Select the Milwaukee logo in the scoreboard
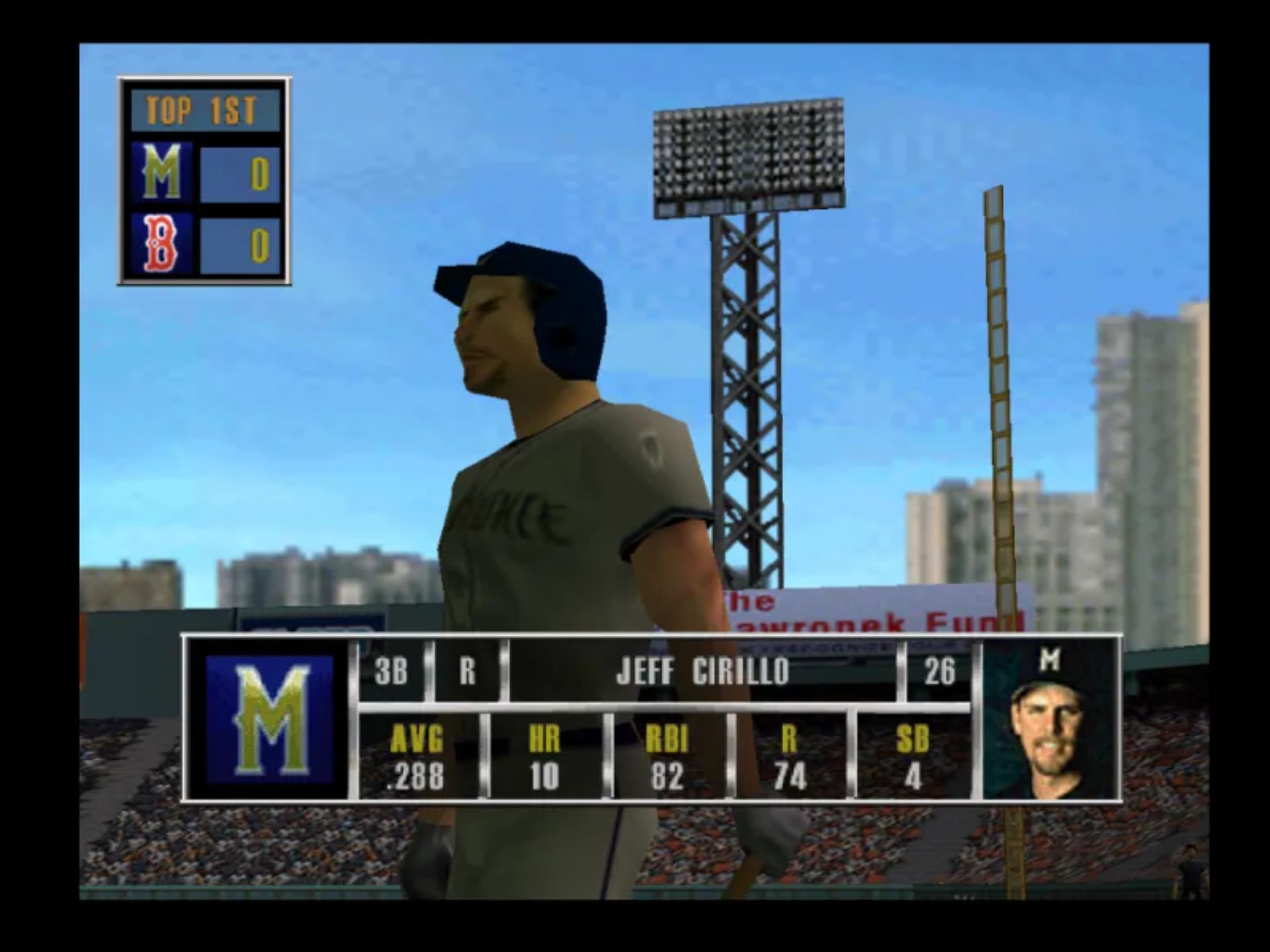1270x952 pixels. pos(162,173)
